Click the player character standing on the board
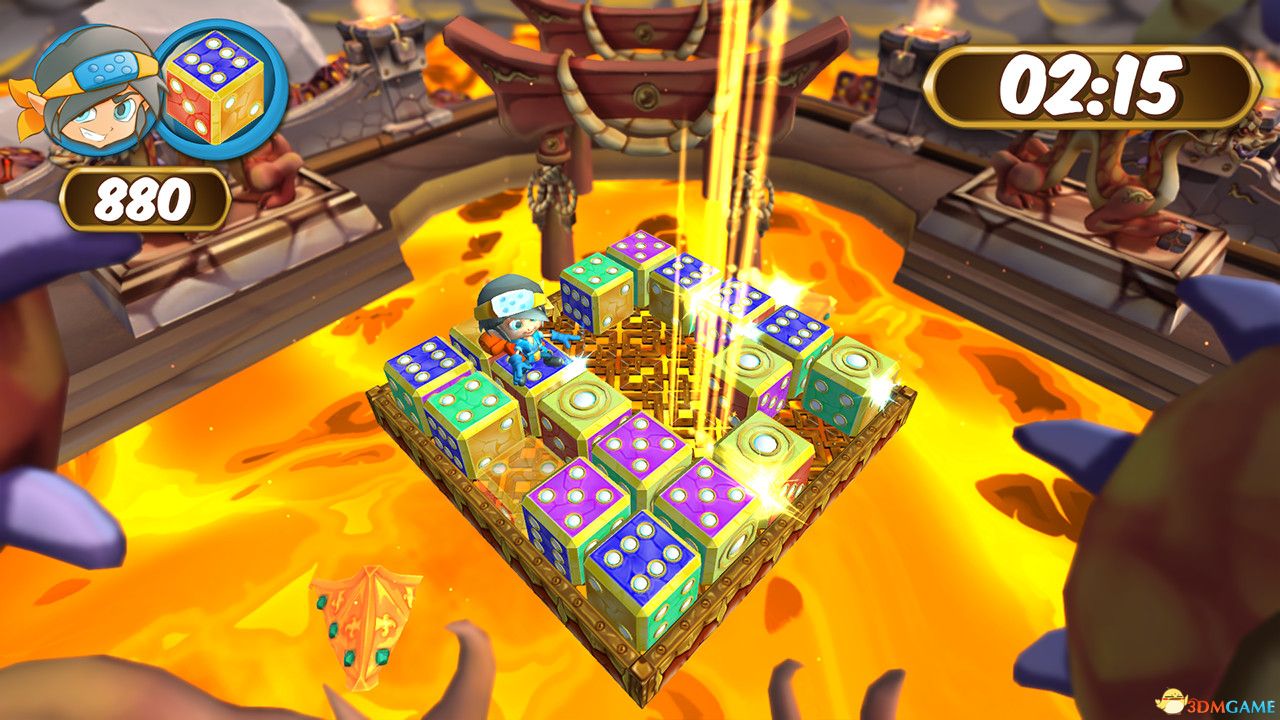 coord(520,330)
